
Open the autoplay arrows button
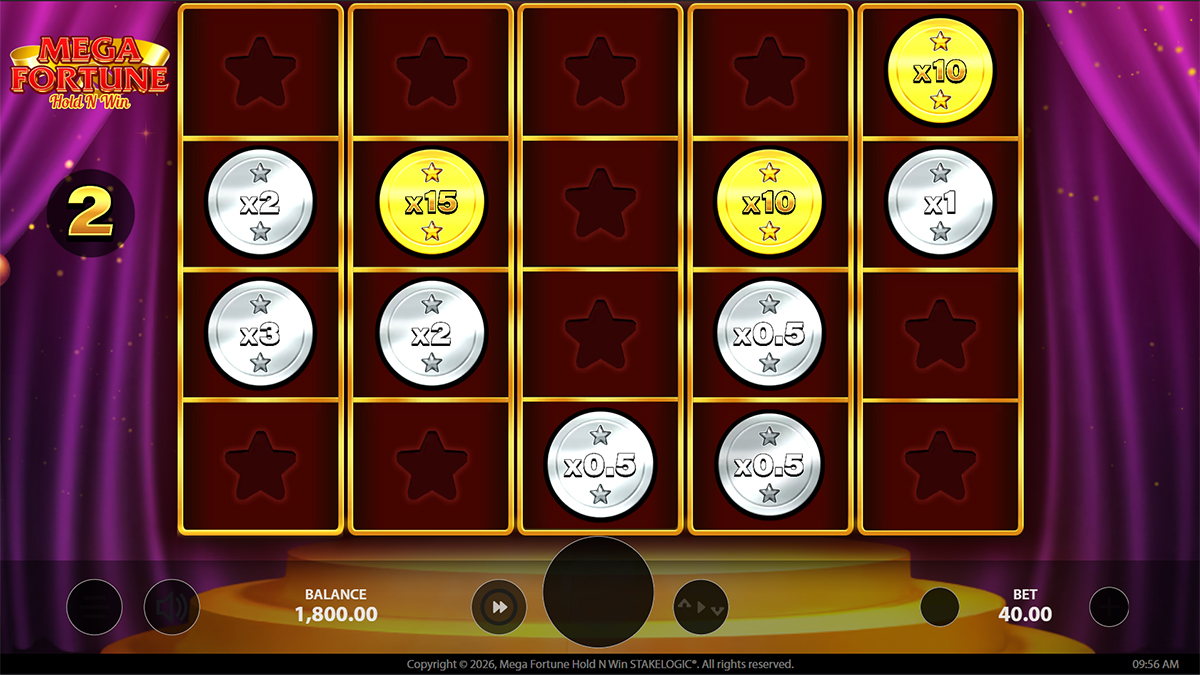click(x=700, y=606)
